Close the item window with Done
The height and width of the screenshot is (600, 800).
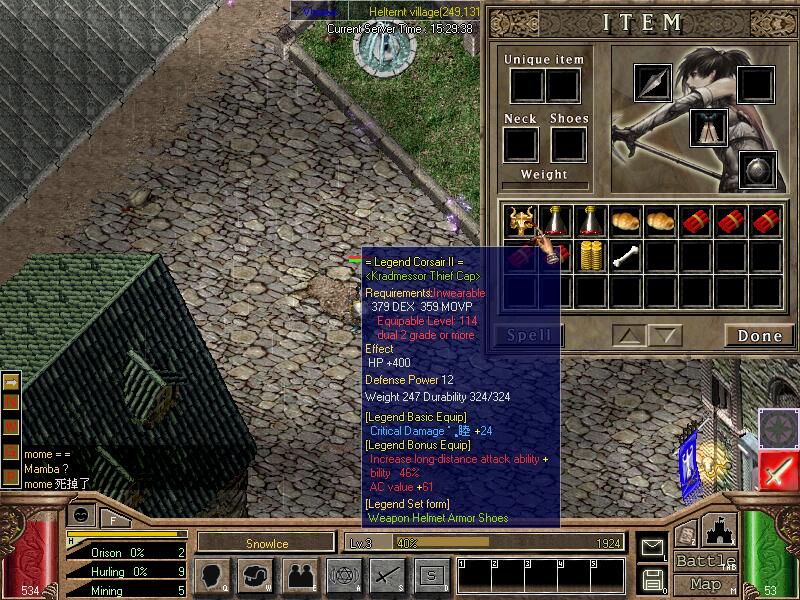click(759, 335)
